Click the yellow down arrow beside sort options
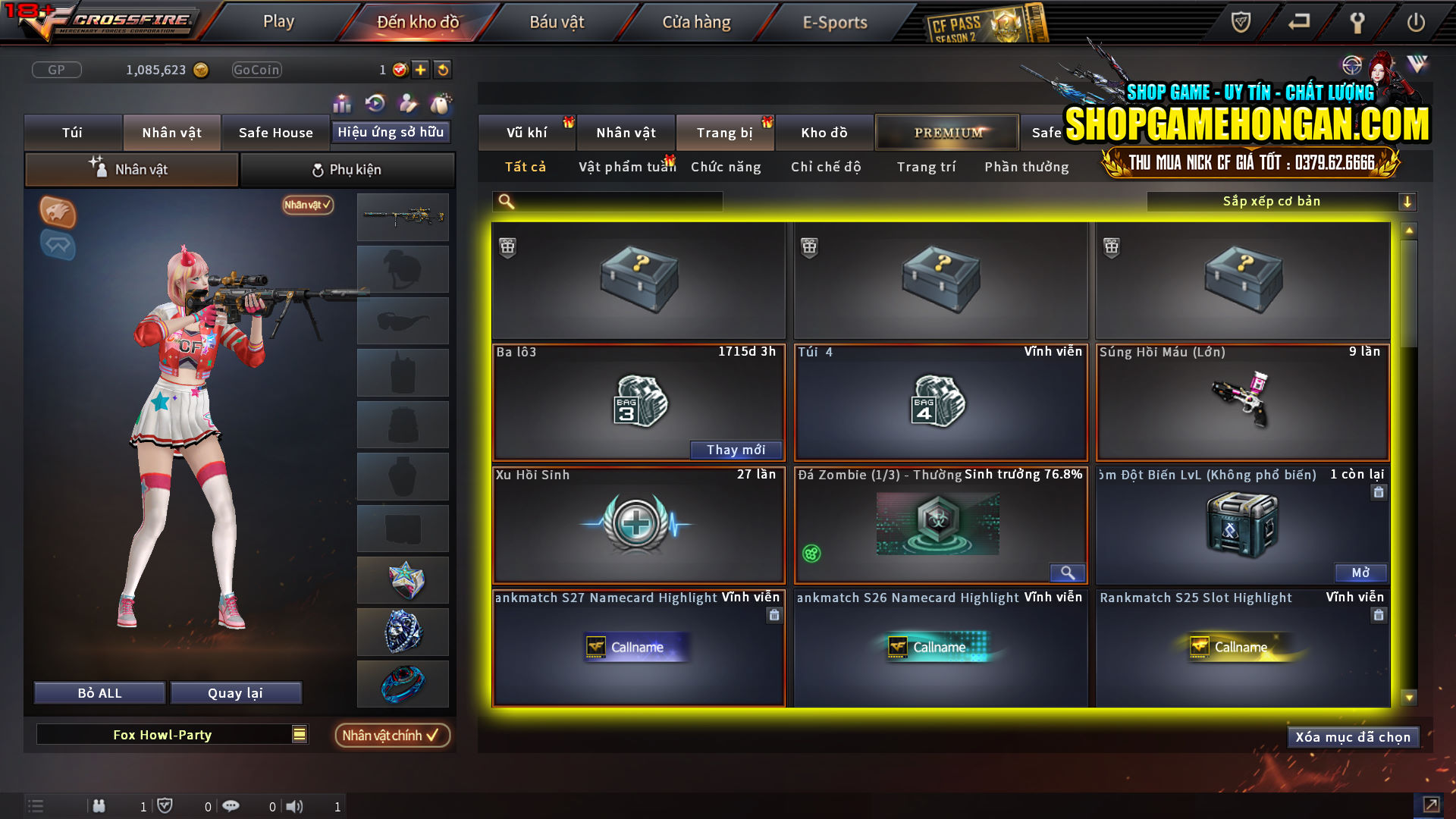1456x819 pixels. click(x=1408, y=201)
